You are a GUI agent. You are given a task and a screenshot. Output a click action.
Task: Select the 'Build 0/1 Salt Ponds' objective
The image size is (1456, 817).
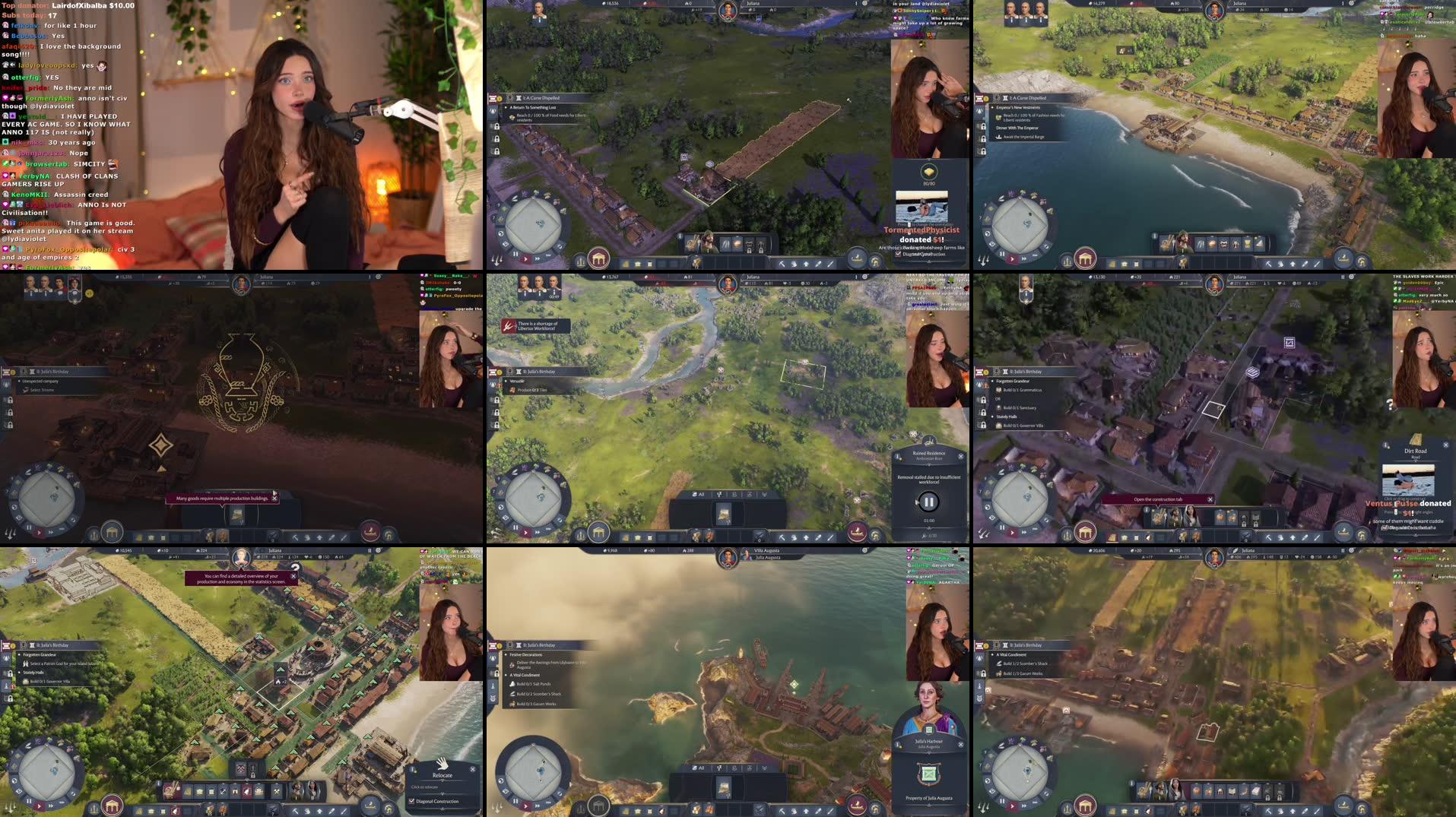[535, 684]
